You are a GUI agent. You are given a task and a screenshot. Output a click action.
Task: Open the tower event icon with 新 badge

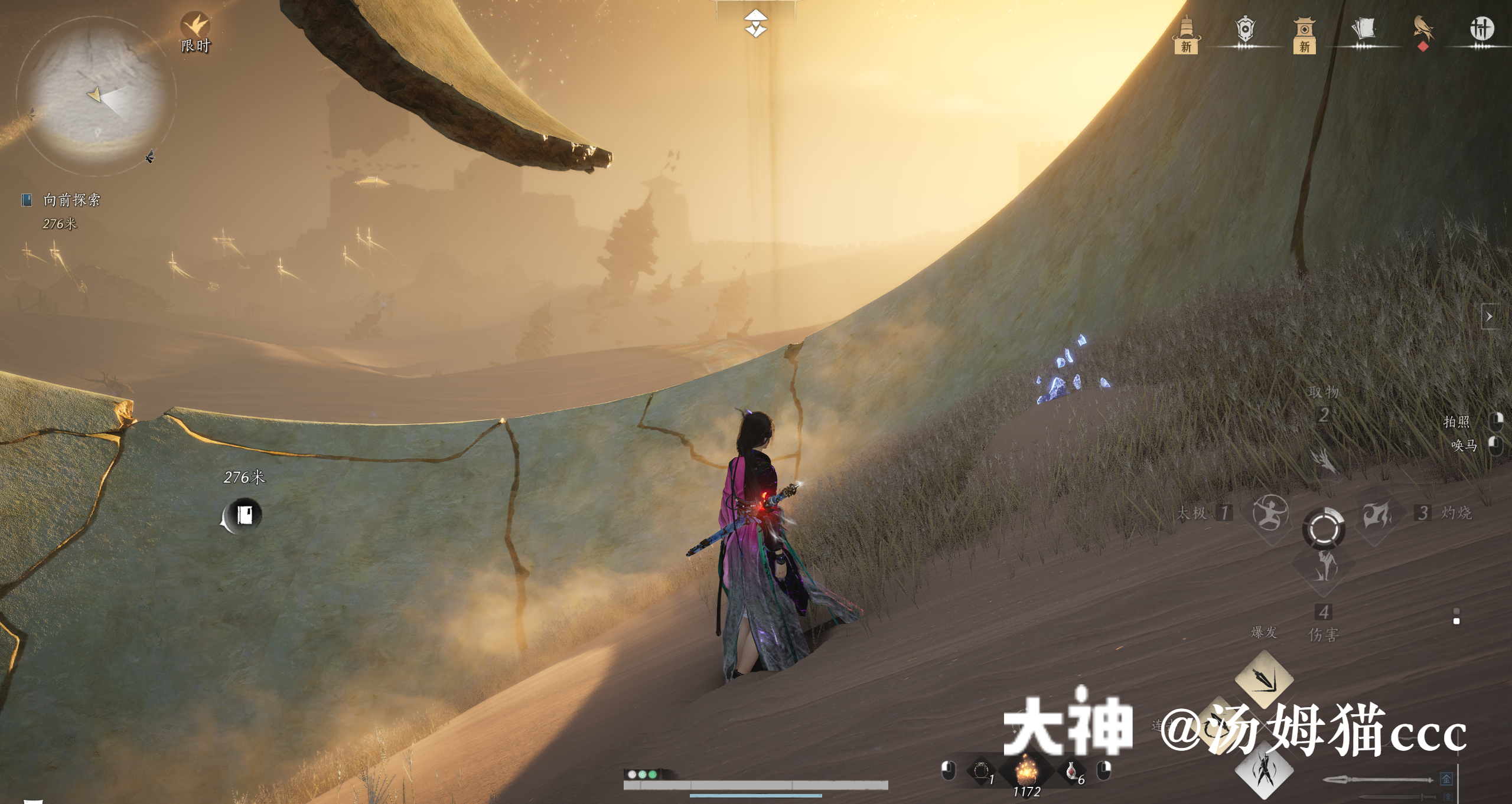1186,28
